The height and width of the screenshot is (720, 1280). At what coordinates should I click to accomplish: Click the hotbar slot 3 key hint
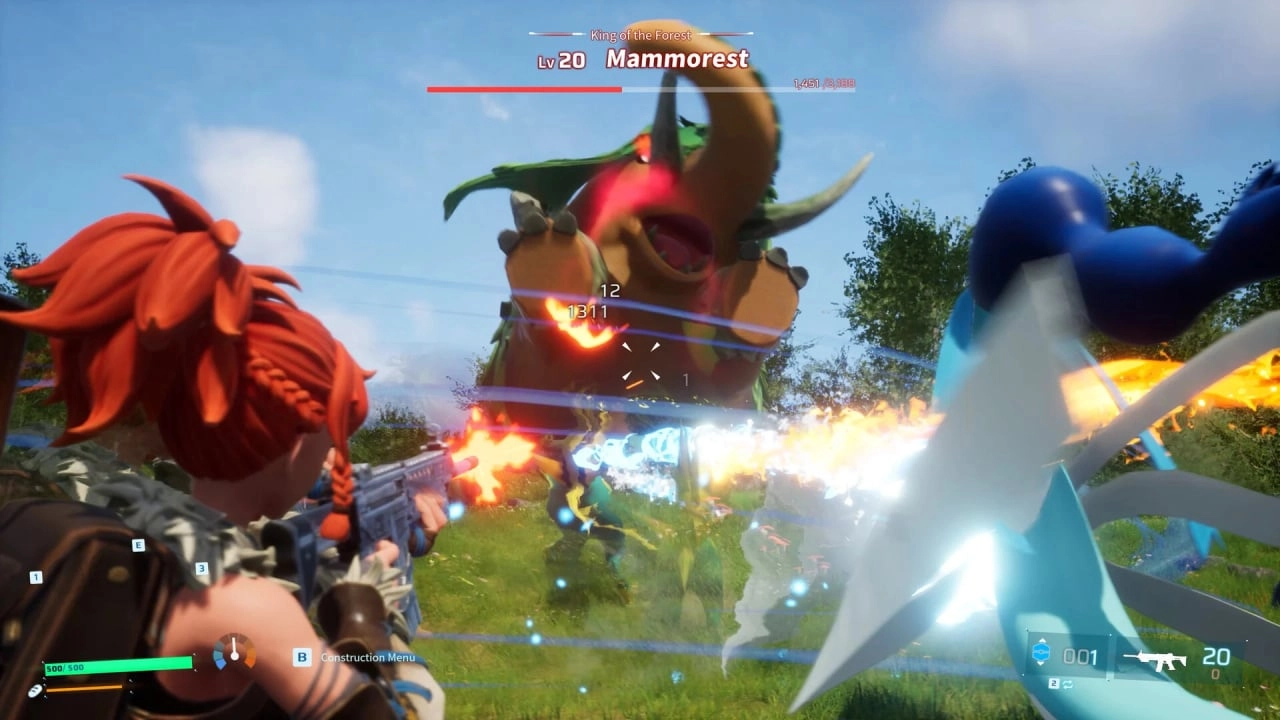pyautogui.click(x=202, y=568)
